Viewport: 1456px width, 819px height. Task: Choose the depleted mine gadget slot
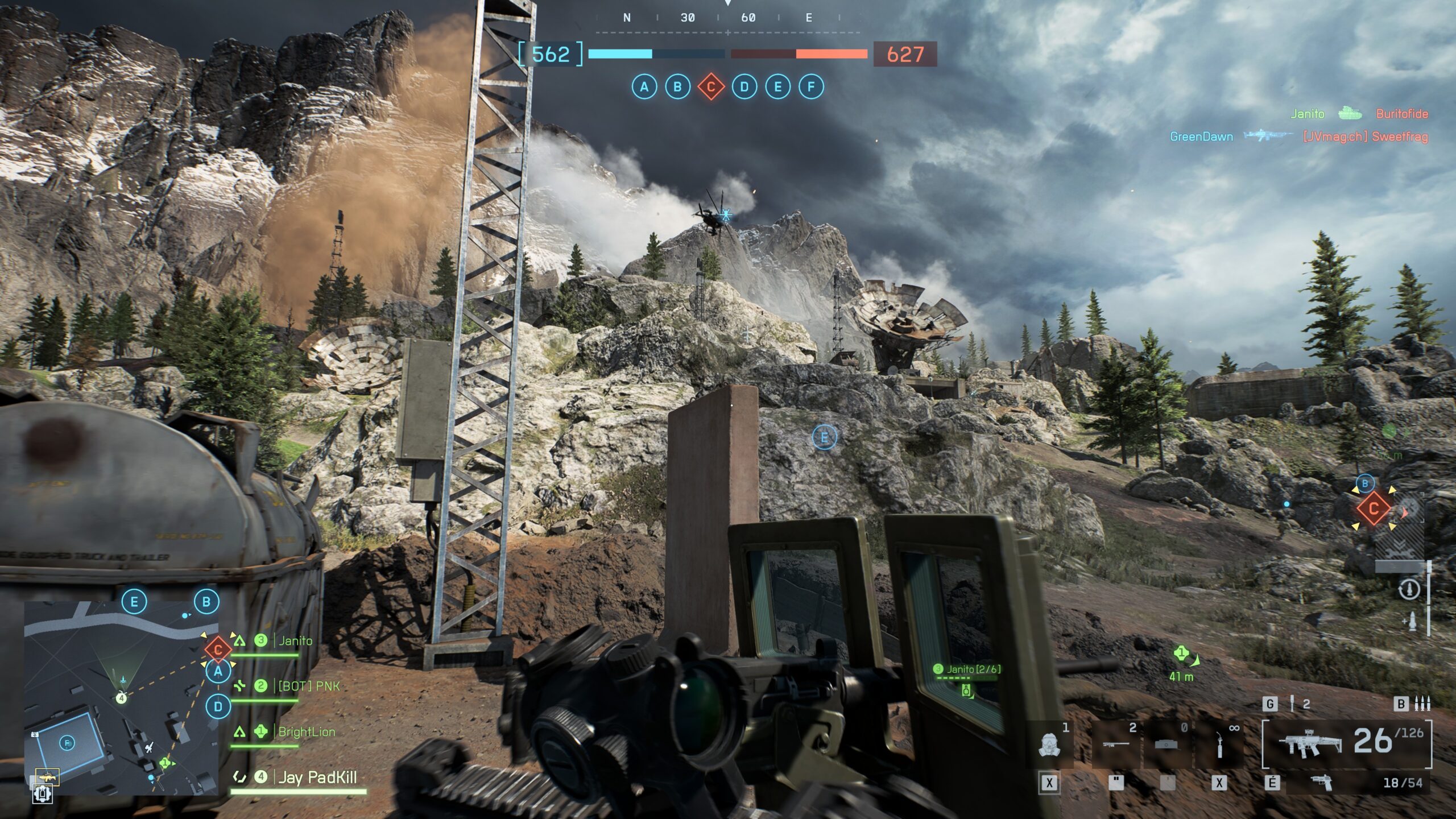(x=1166, y=745)
